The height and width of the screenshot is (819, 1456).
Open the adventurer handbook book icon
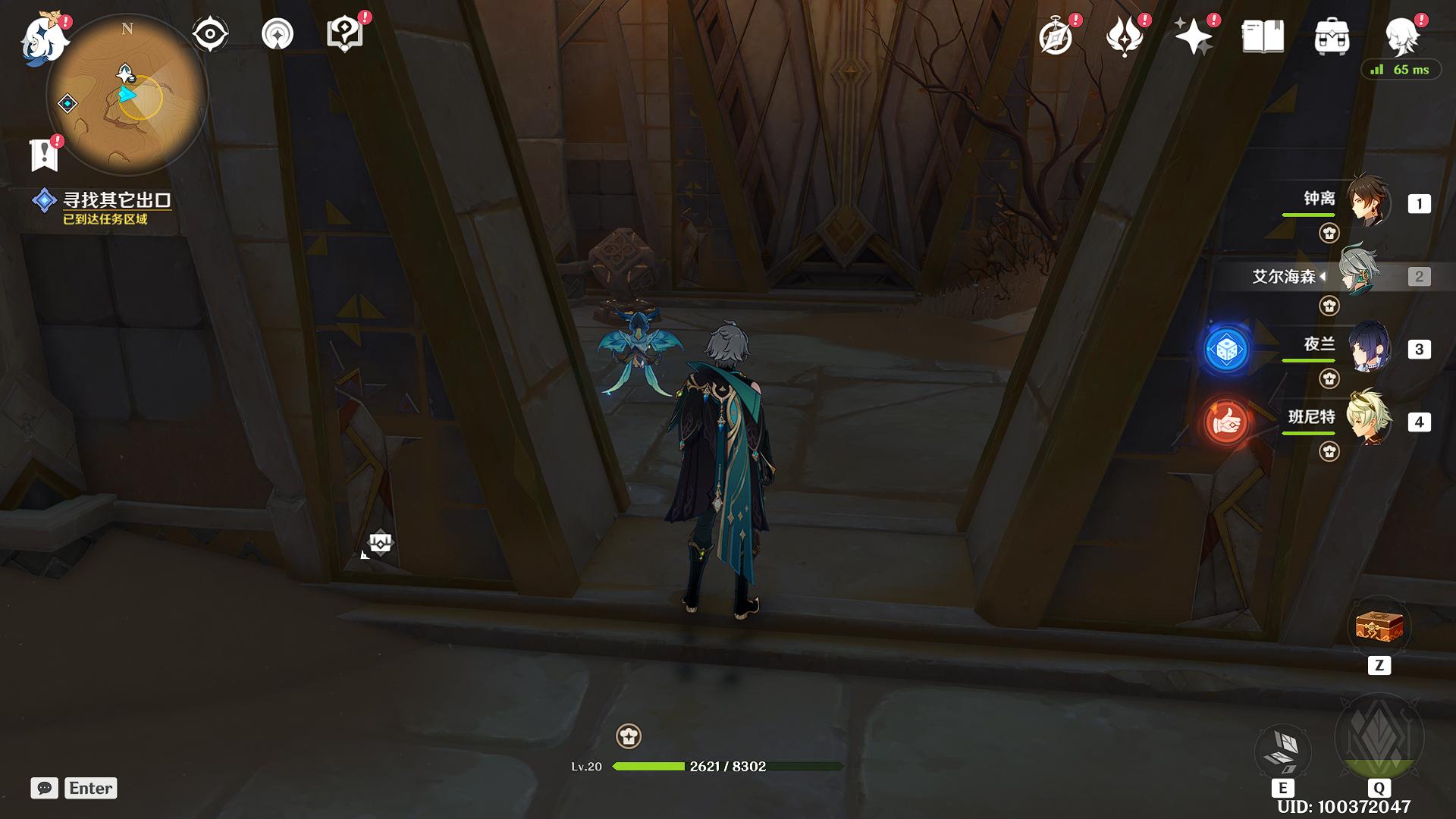pos(1263,36)
